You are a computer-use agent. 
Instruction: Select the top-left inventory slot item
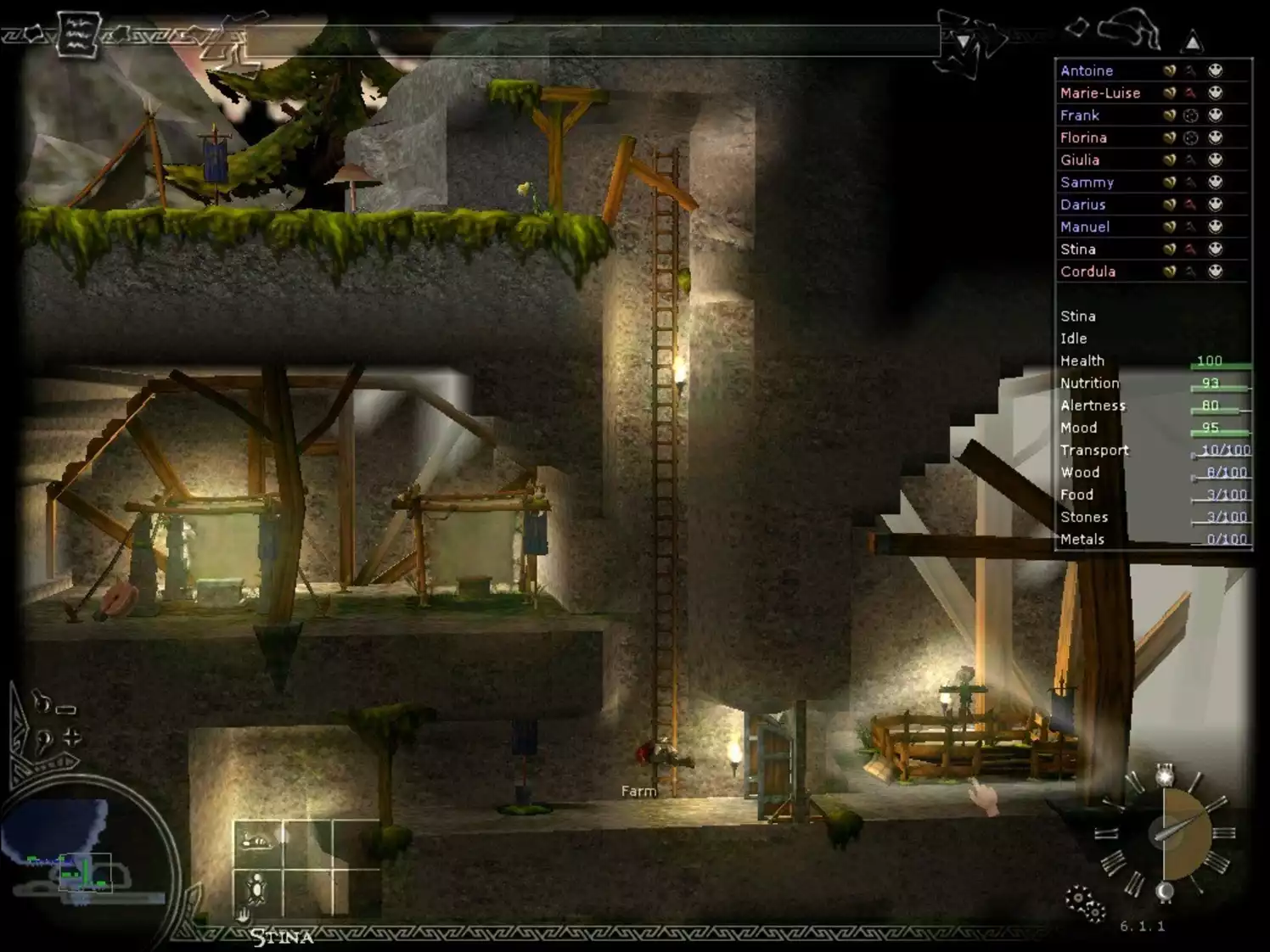click(257, 842)
